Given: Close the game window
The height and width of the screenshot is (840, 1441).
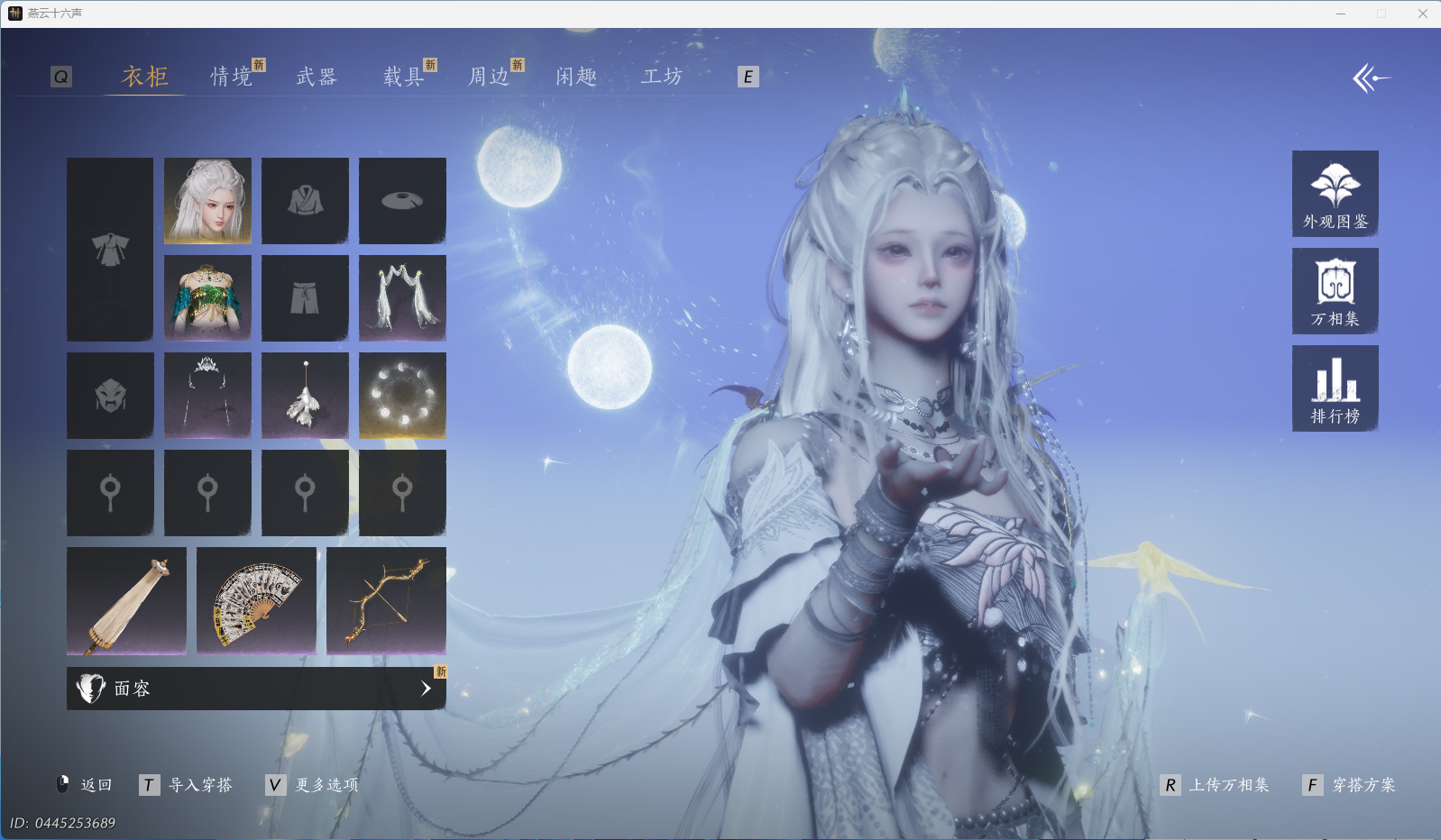Looking at the screenshot, I should click(x=1422, y=14).
